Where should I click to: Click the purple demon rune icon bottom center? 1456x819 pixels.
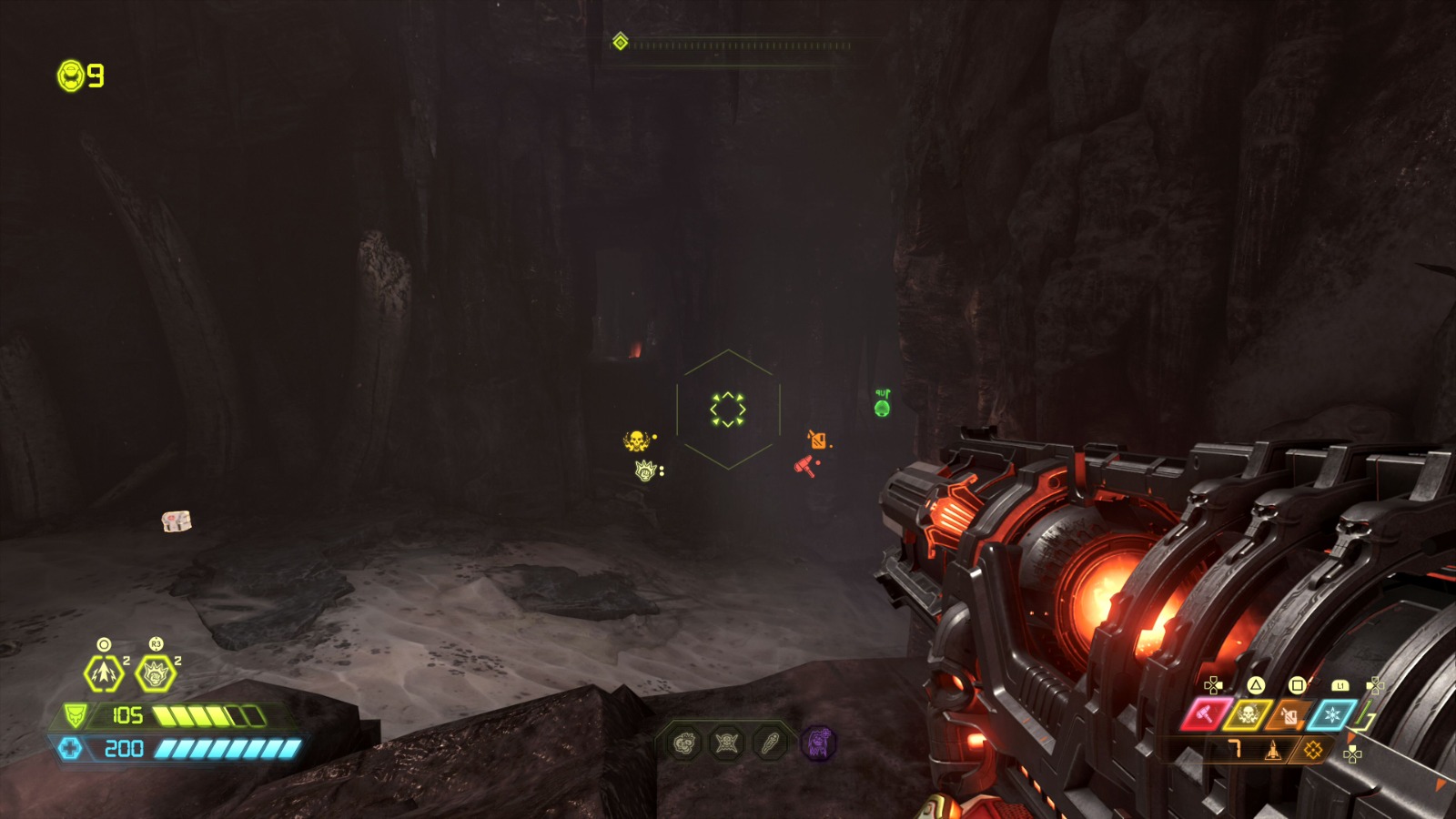point(820,745)
